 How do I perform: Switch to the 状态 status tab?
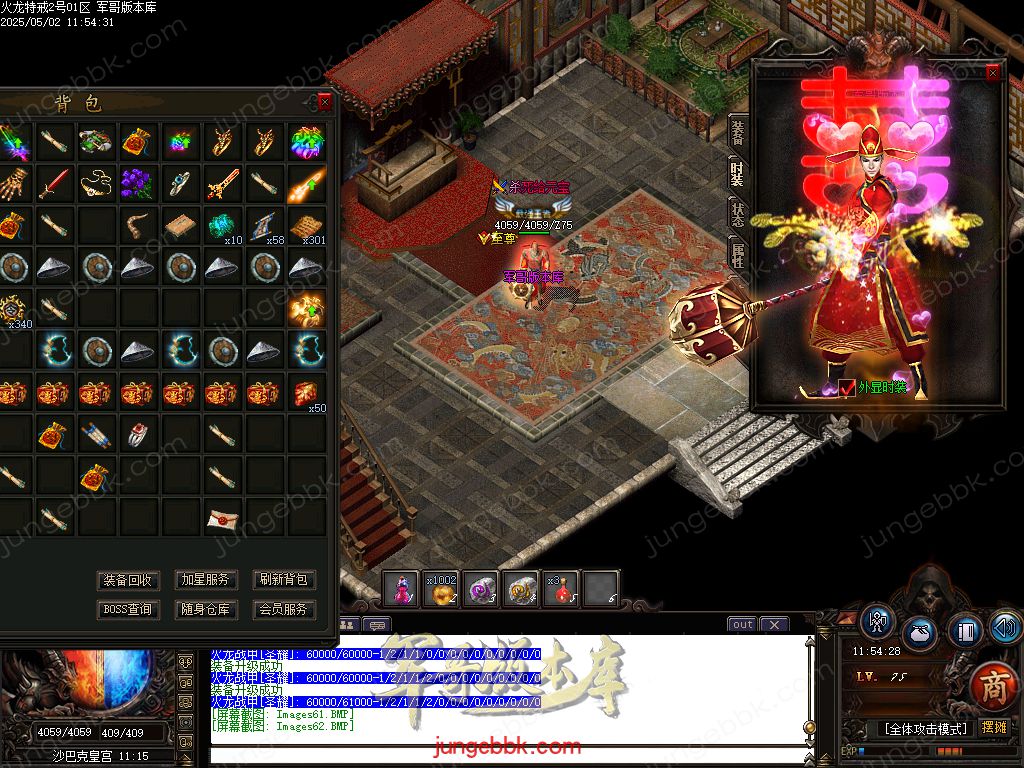[738, 213]
